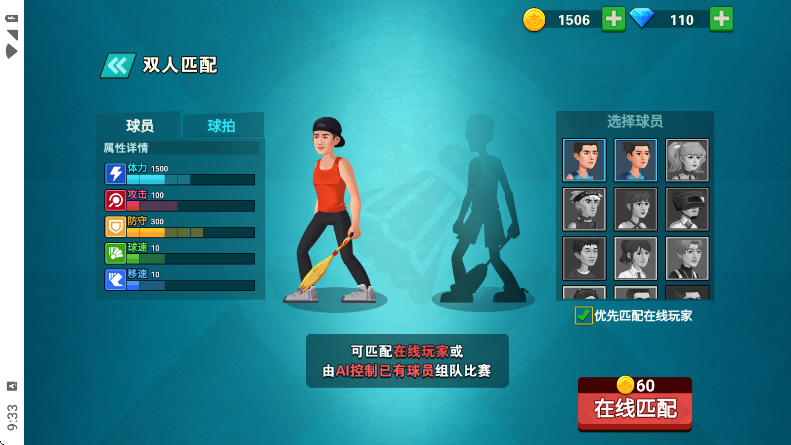Go back using the double-arrow button
The image size is (791, 445).
(x=117, y=66)
